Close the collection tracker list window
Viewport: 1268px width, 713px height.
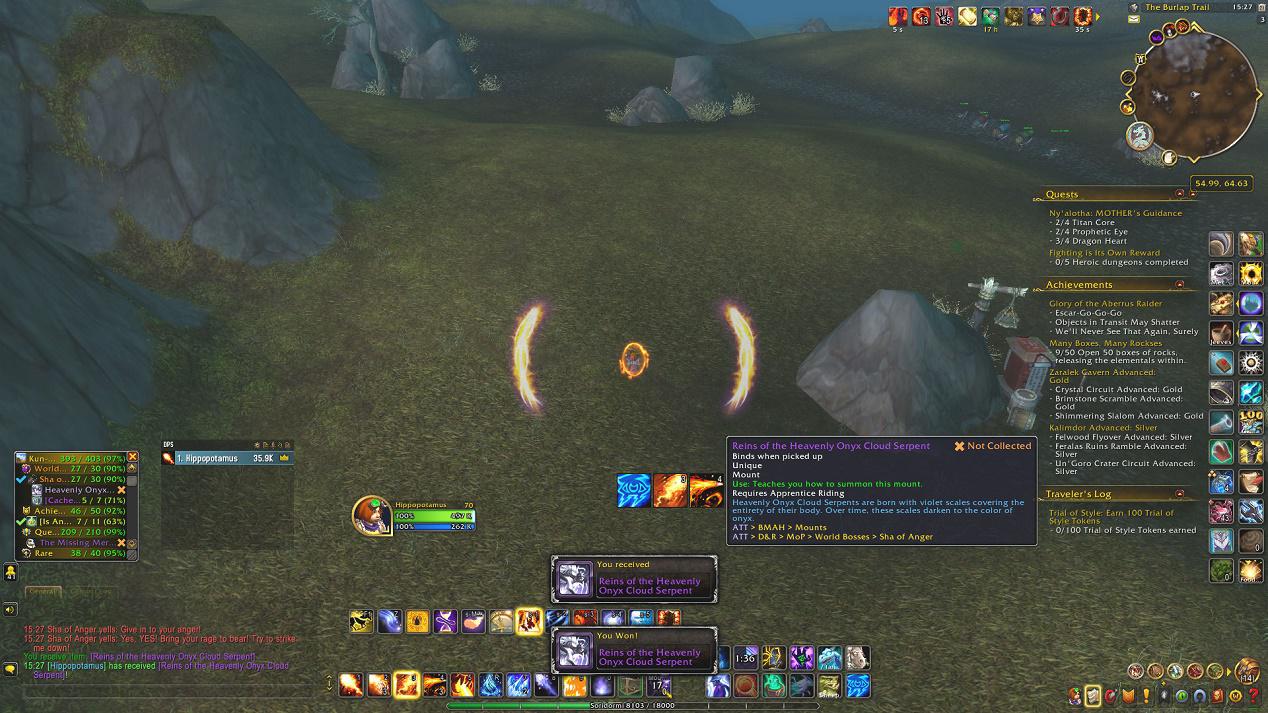[132, 457]
